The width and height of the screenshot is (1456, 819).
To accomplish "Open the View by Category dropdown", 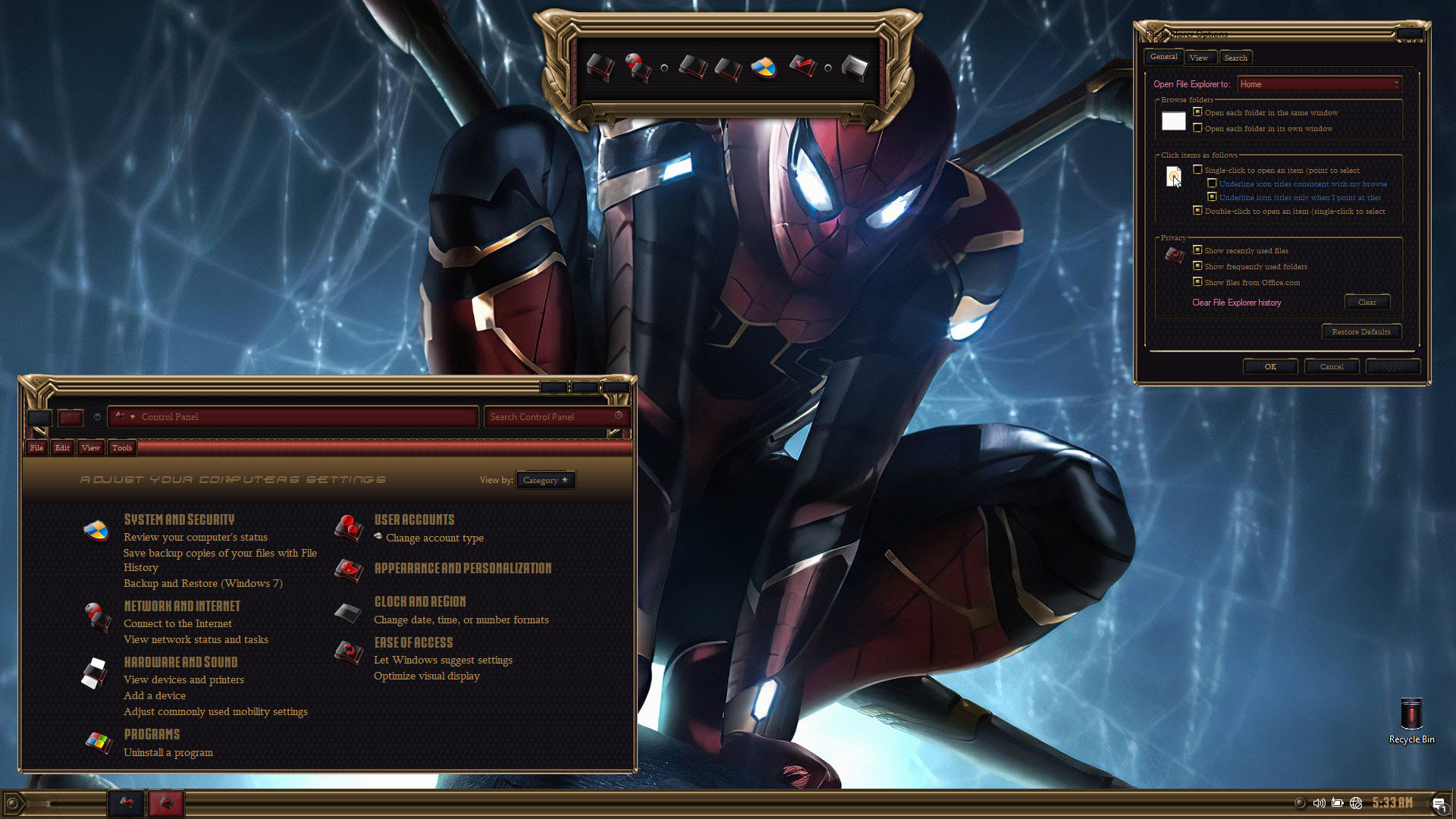I will (x=545, y=480).
